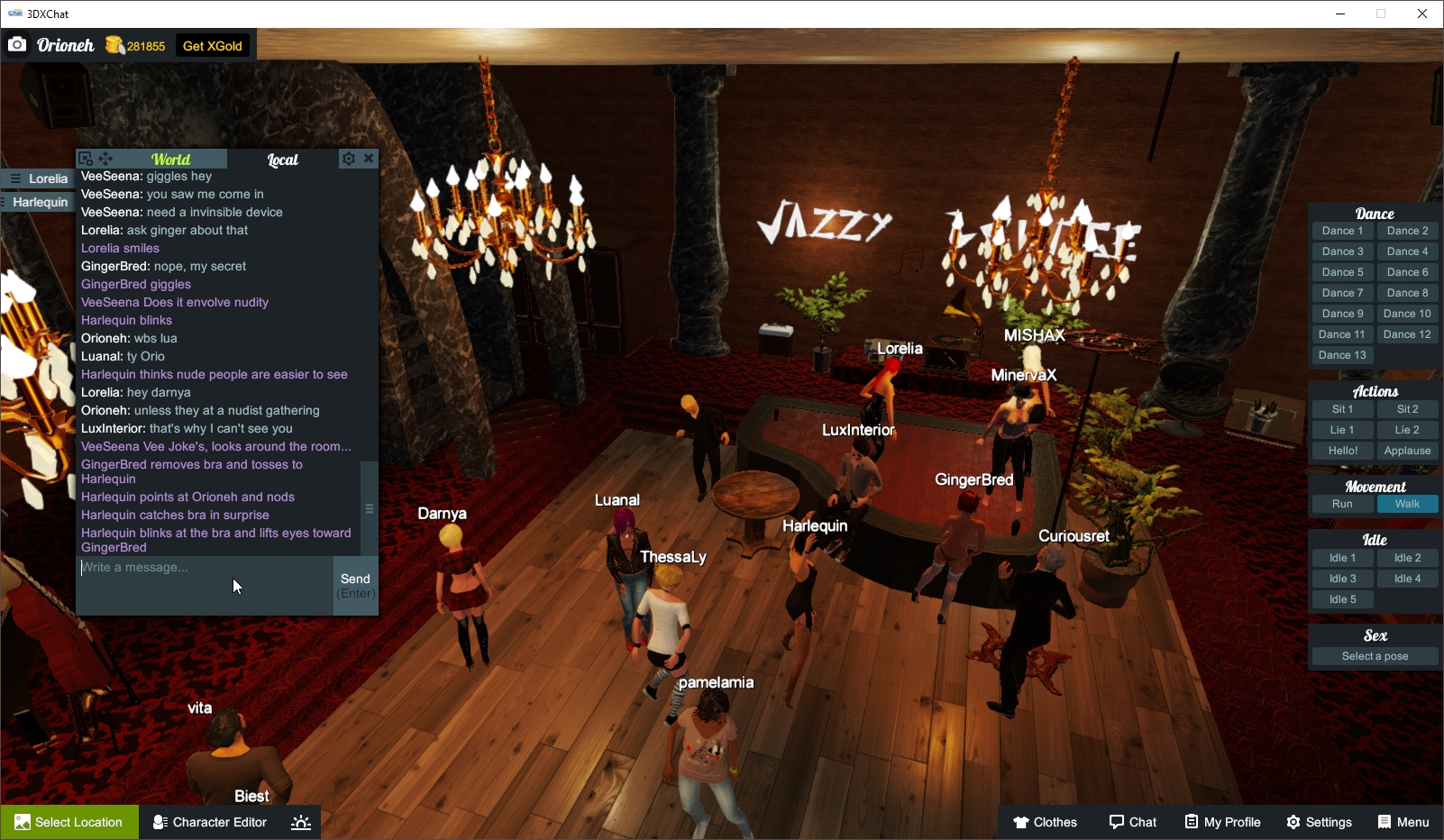1444x840 pixels.
Task: Open the Lorelia conversation hamburger menu
Action: point(15,178)
